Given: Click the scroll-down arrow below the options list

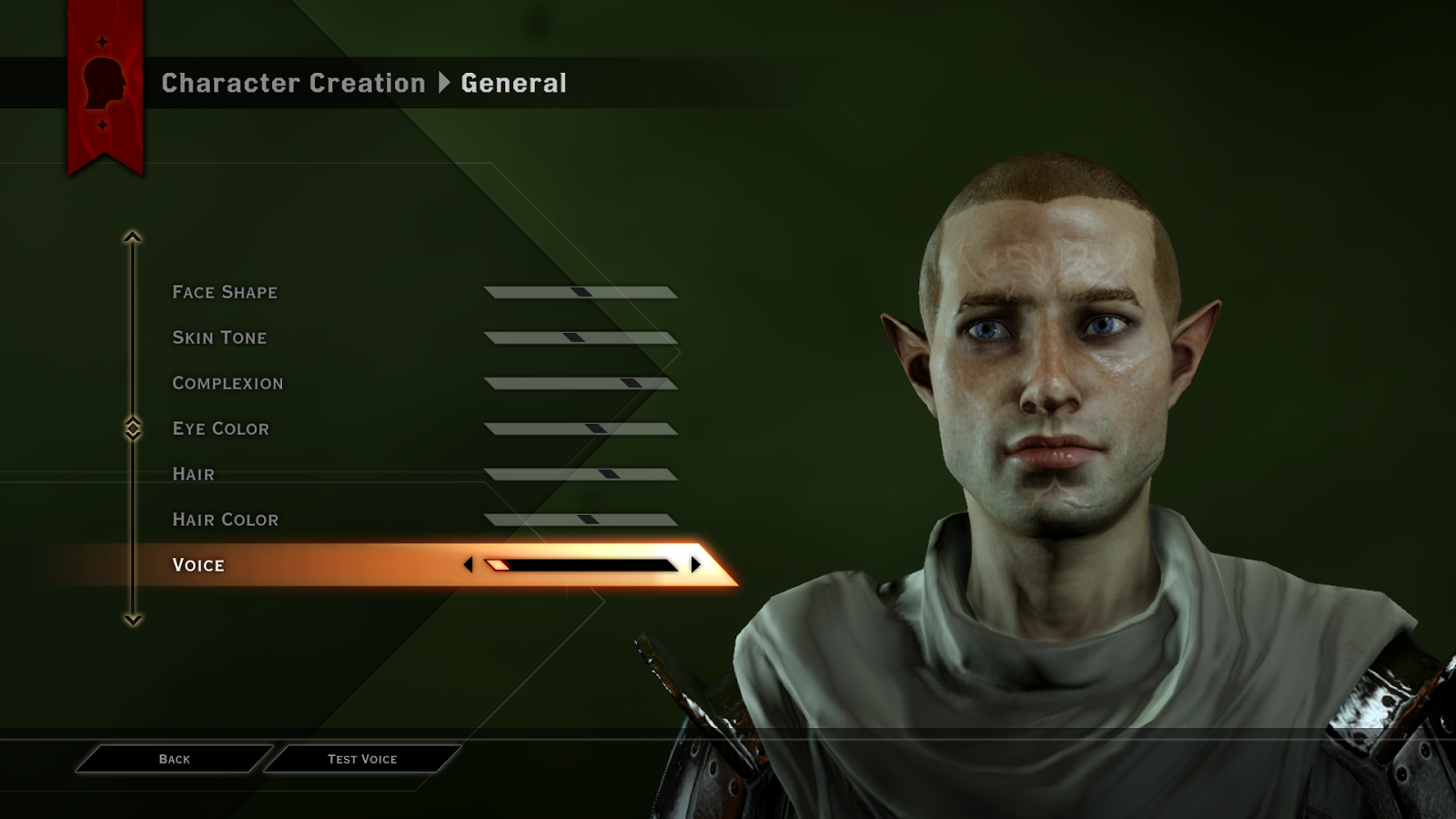Looking at the screenshot, I should coord(134,621).
